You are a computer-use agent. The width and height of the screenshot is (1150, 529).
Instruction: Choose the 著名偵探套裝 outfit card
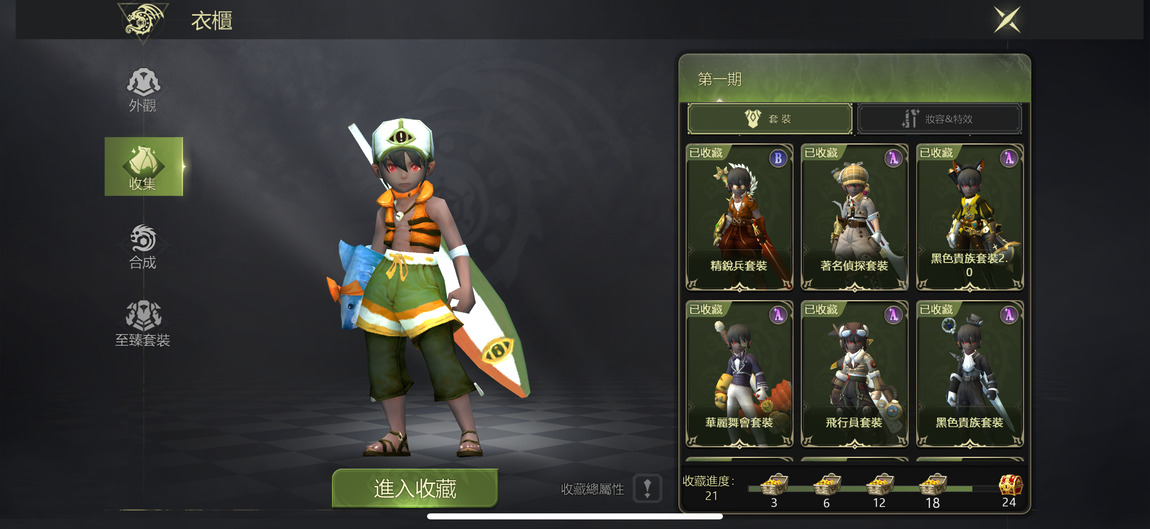[854, 217]
